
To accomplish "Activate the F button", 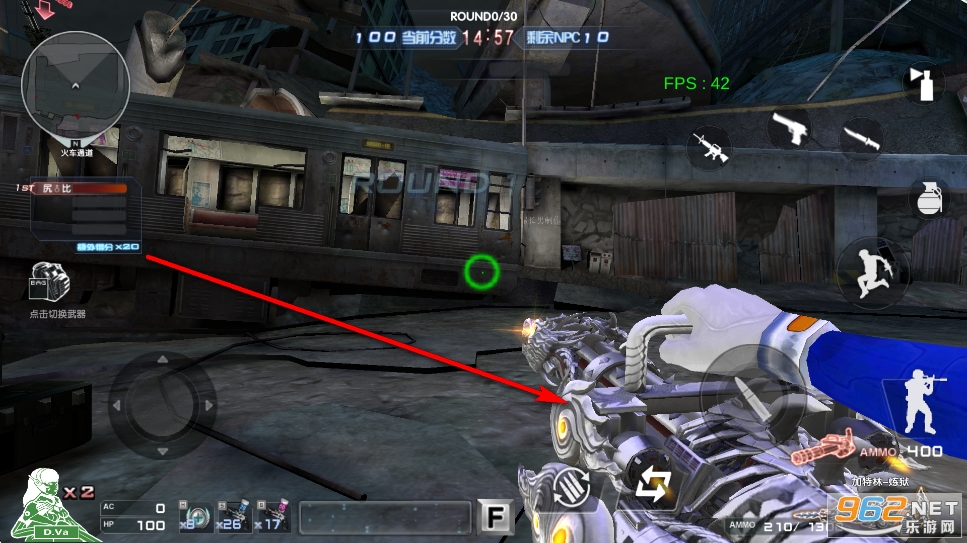I will 495,516.
